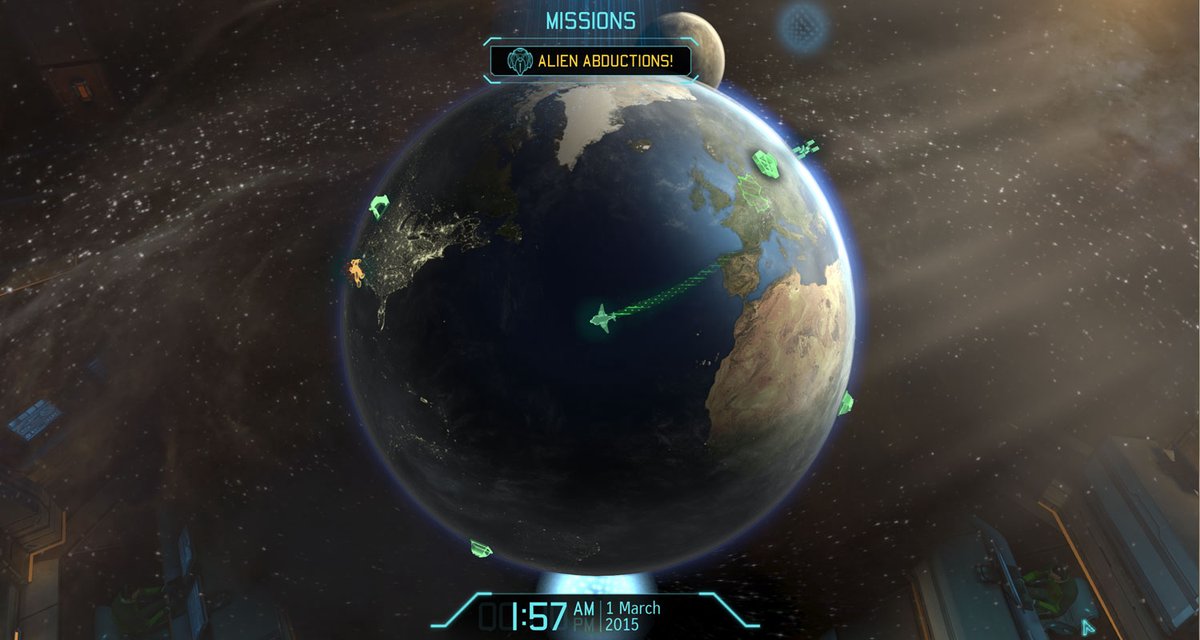1200x640 pixels.
Task: Select the green satellite icon beside Europe
Action: (x=805, y=149)
